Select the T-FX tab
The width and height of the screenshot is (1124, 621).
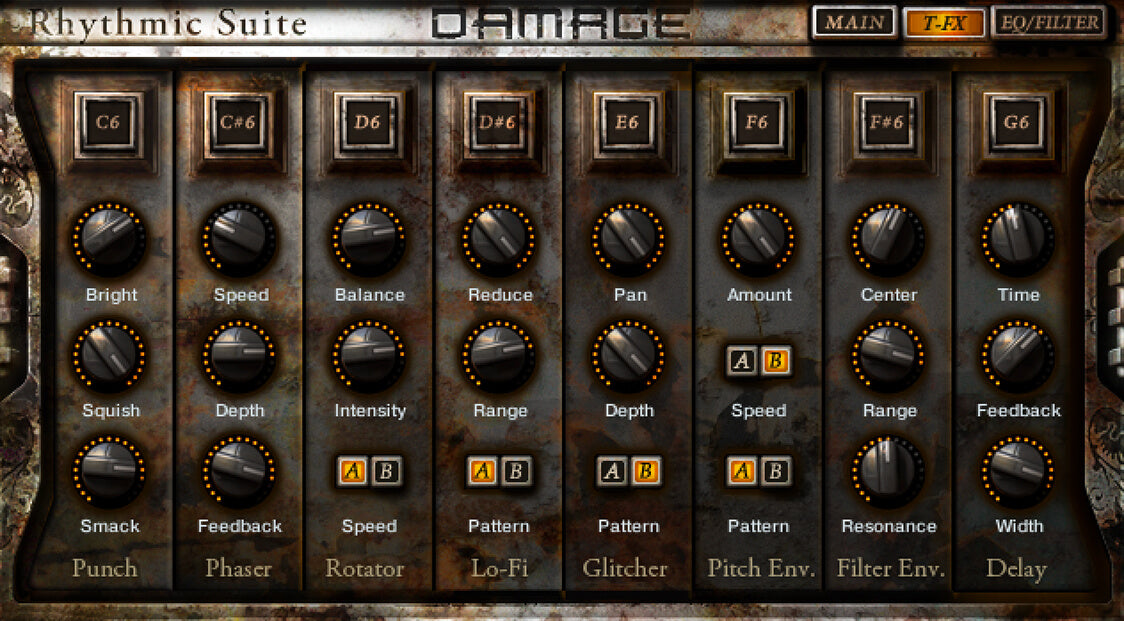click(945, 22)
